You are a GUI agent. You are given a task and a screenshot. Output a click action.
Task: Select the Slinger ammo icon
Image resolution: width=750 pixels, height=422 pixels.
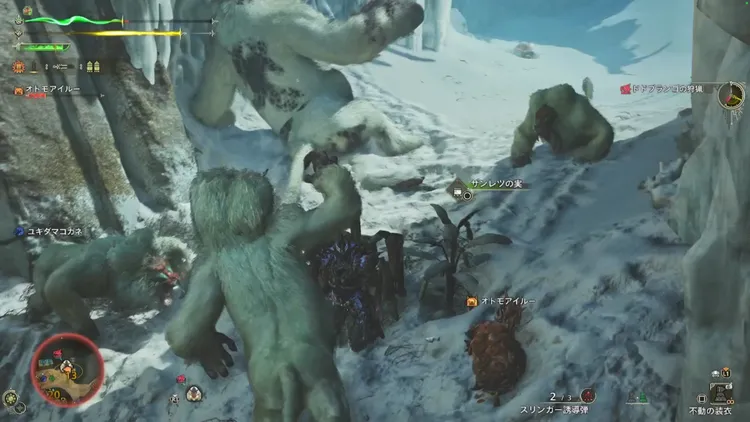pyautogui.click(x=588, y=396)
